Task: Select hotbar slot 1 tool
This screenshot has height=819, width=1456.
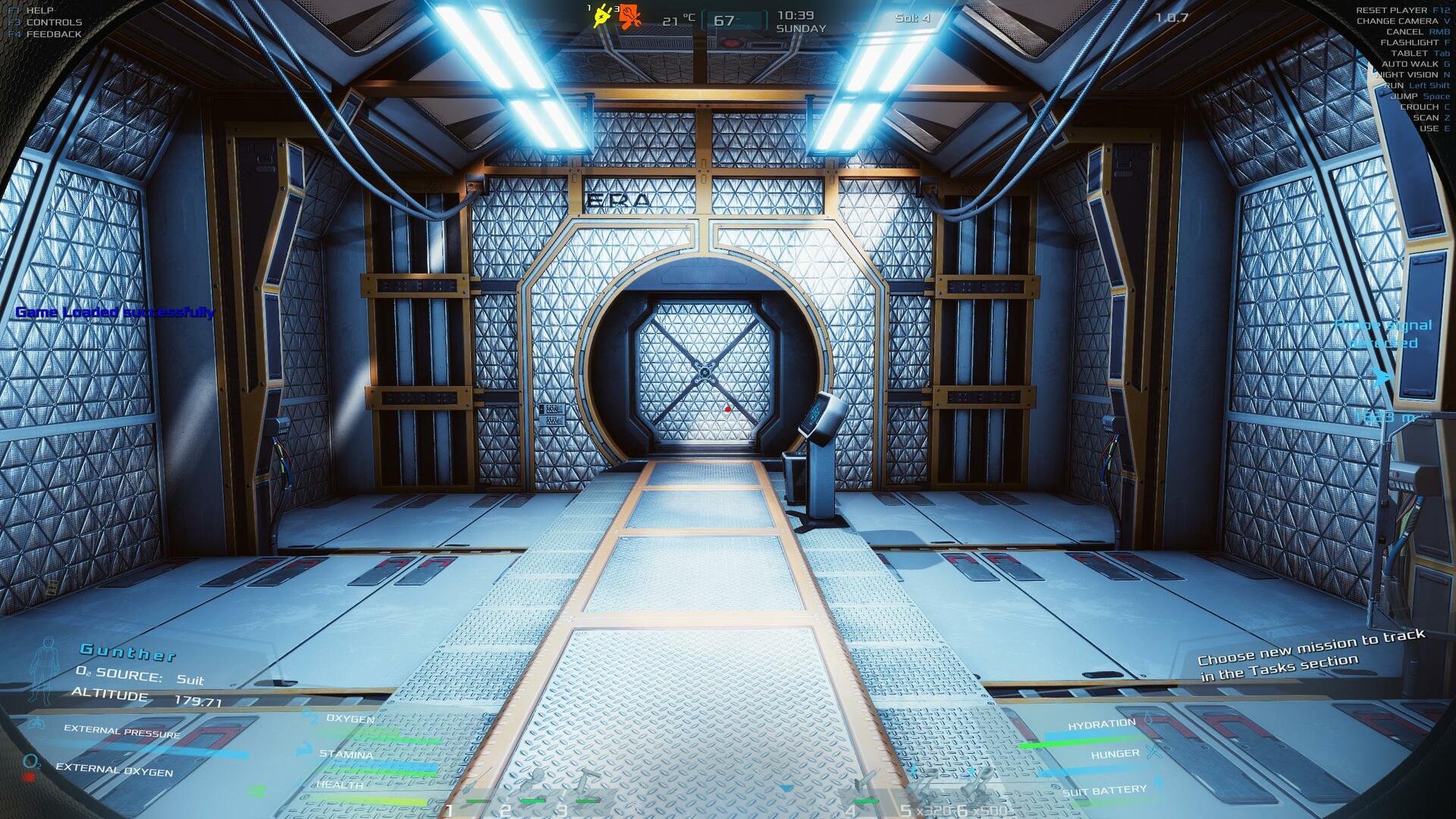Action: [476, 790]
